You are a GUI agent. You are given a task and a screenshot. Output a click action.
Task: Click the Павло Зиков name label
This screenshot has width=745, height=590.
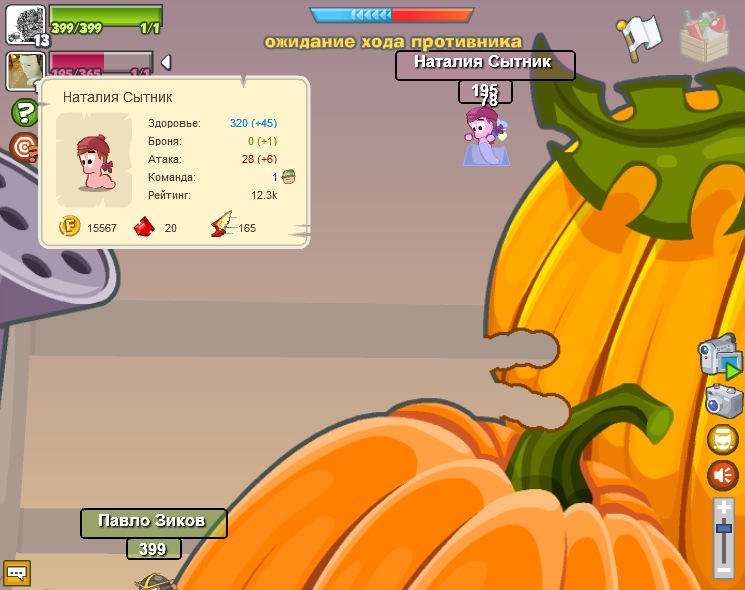click(153, 523)
